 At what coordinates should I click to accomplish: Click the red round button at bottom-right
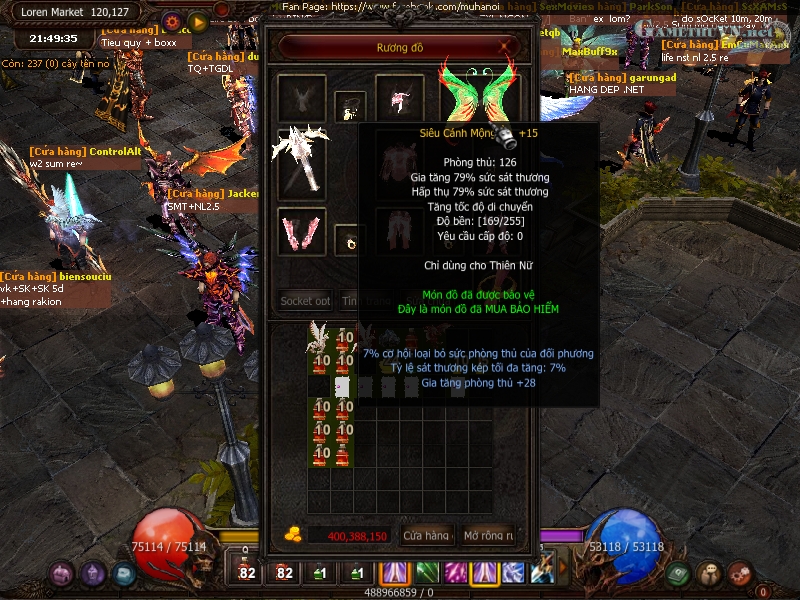(739, 574)
